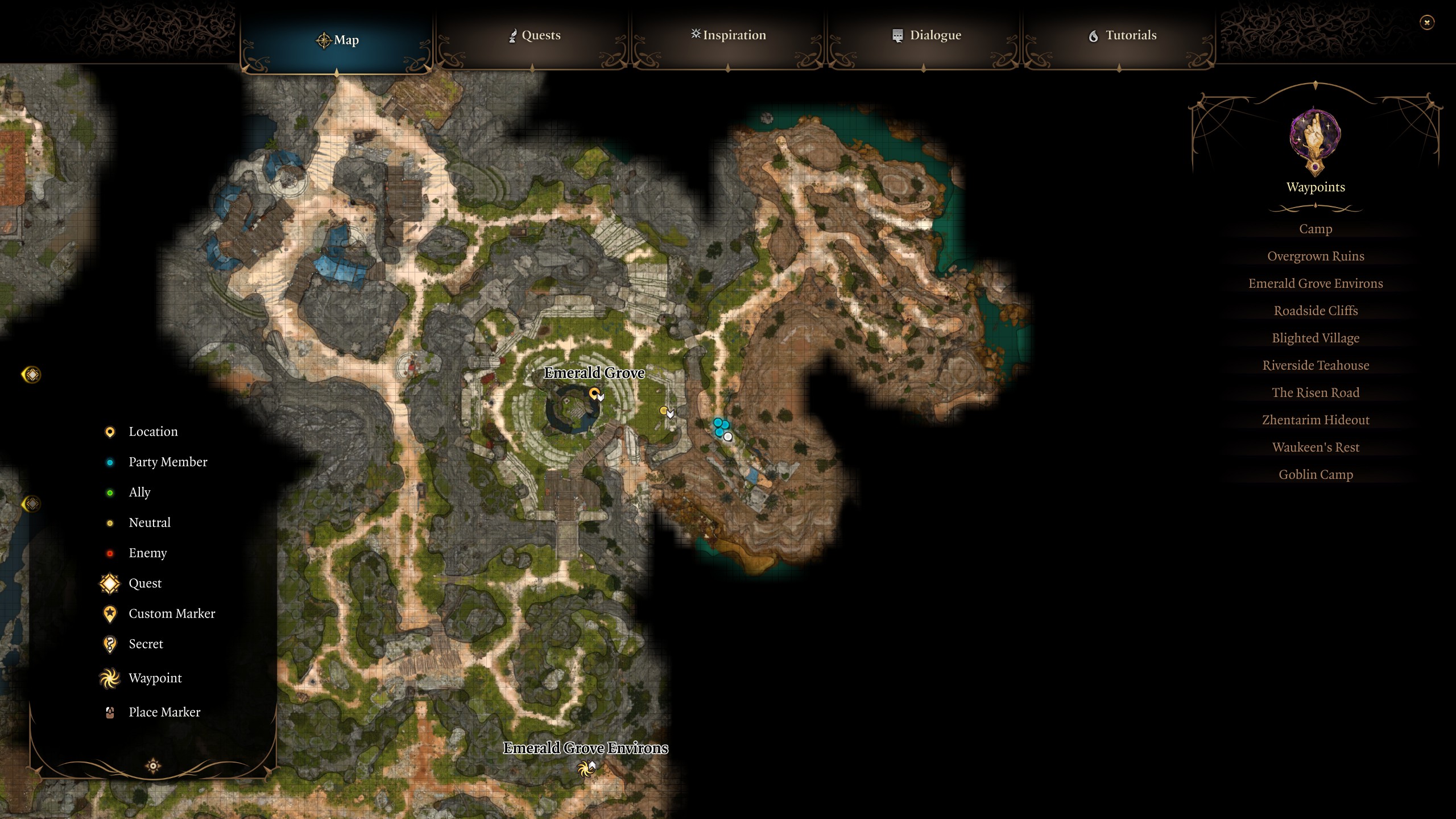The image size is (1456, 819).
Task: Select the Place Marker legend icon
Action: coord(109,712)
